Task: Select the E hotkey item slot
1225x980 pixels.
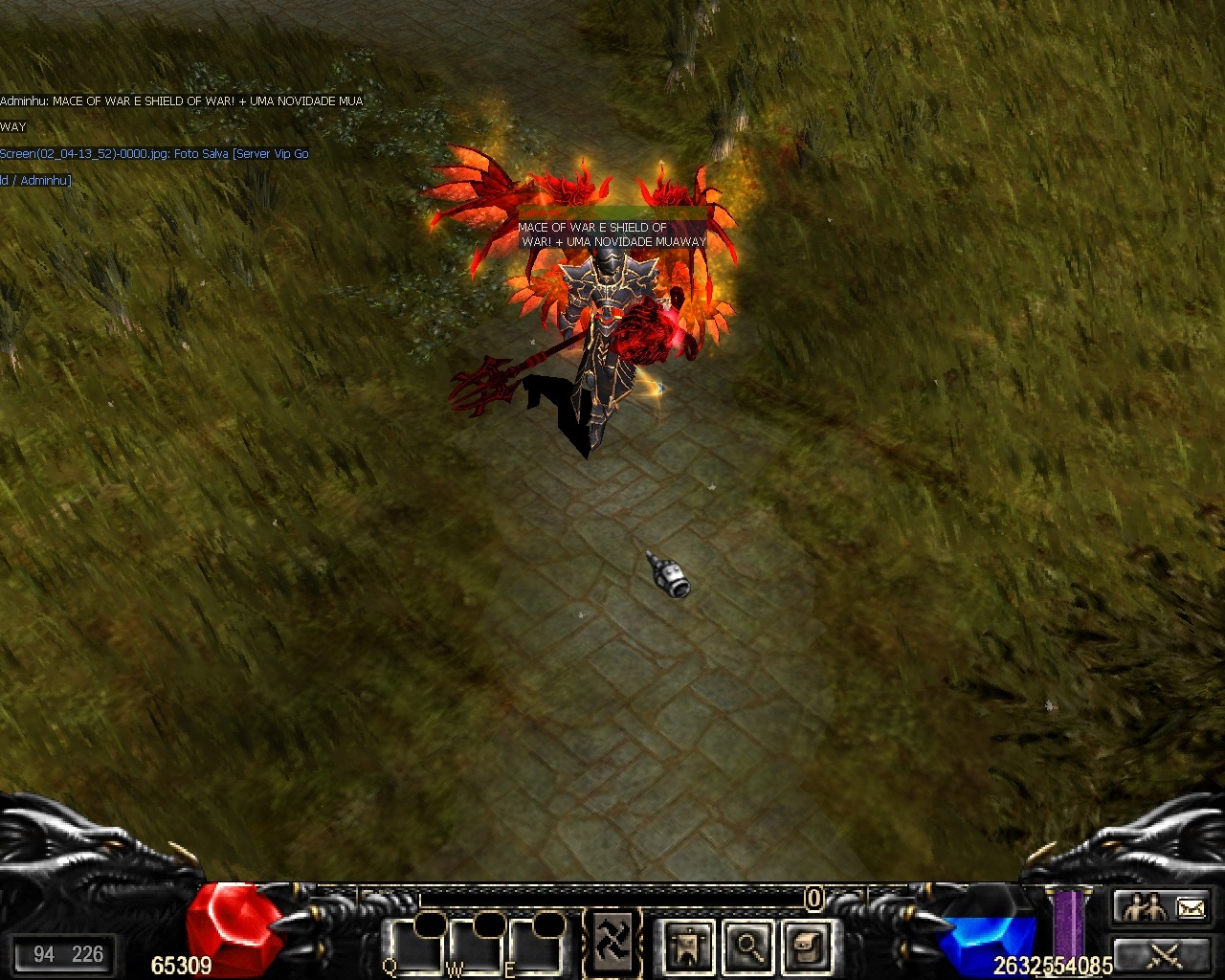Action: [535, 947]
